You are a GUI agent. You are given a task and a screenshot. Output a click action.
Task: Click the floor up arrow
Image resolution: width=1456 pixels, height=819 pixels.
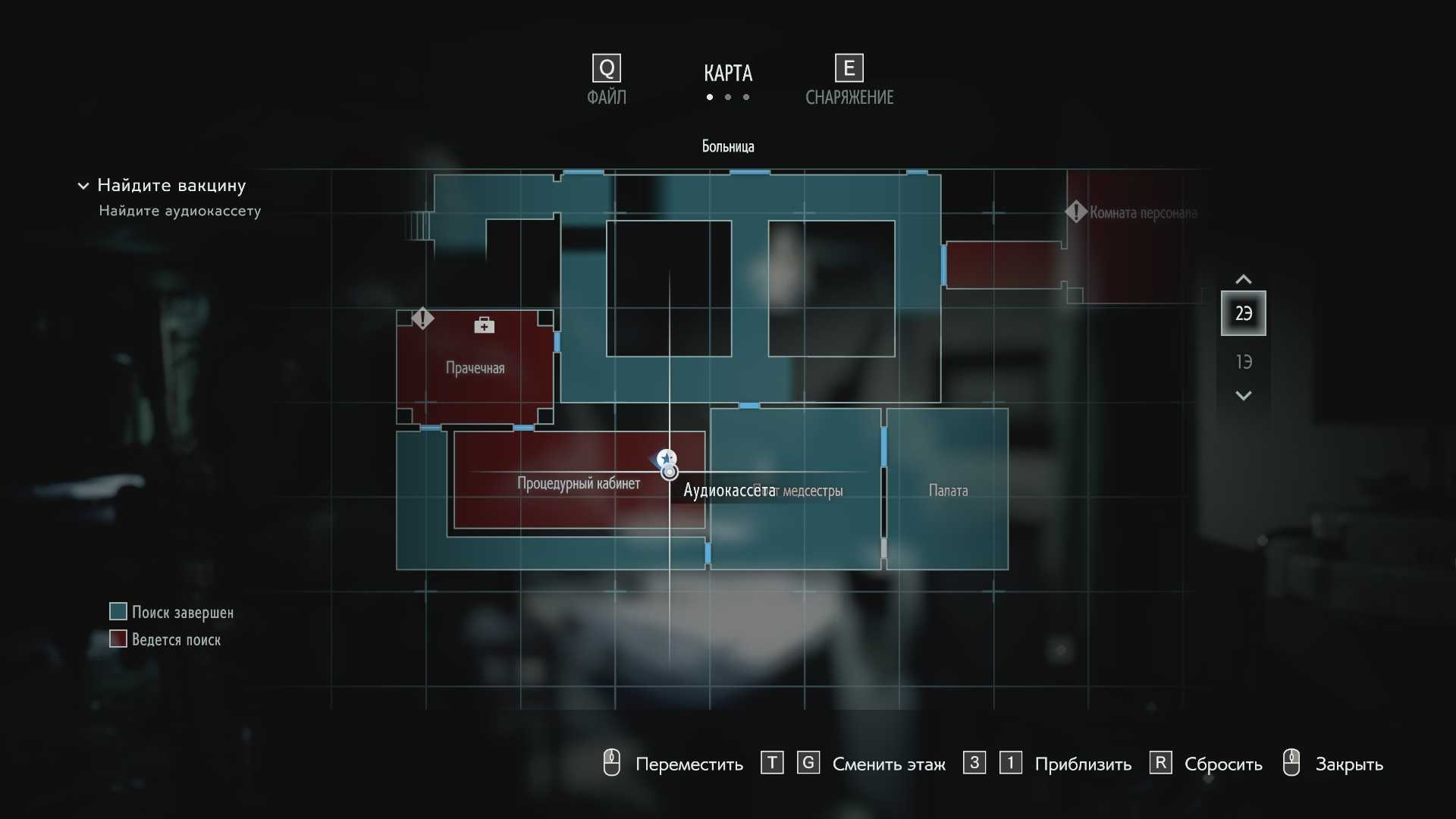coord(1243,279)
